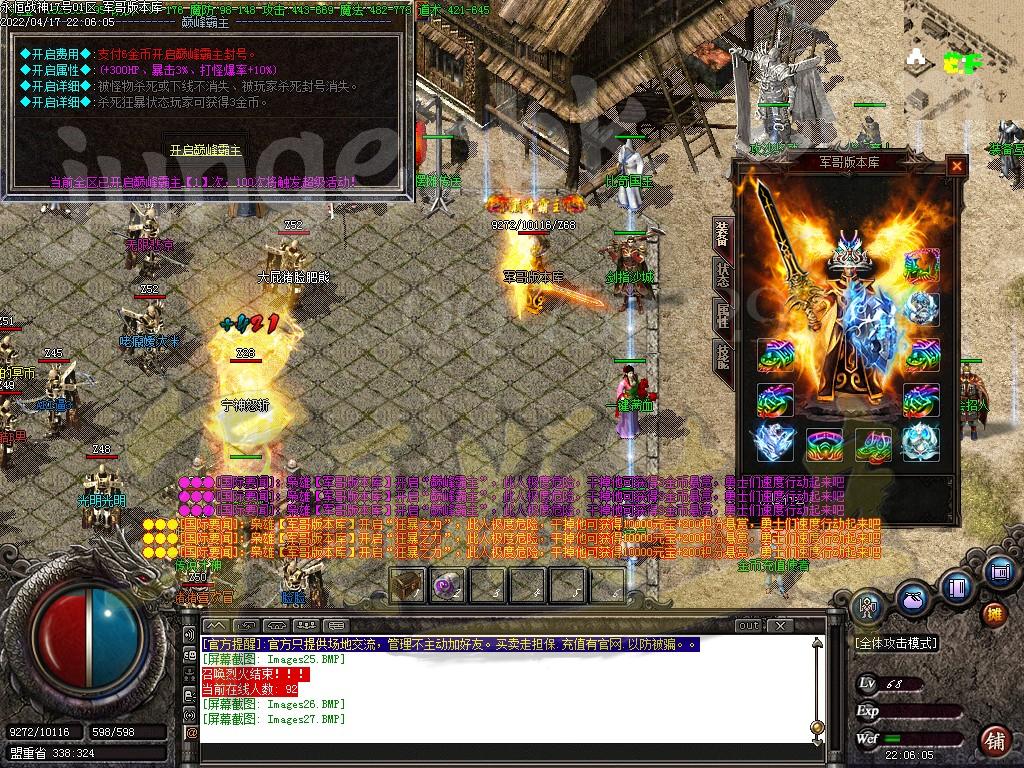1024x768 pixels.
Task: Click the chat box scrollbar handle
Action: tap(817, 727)
